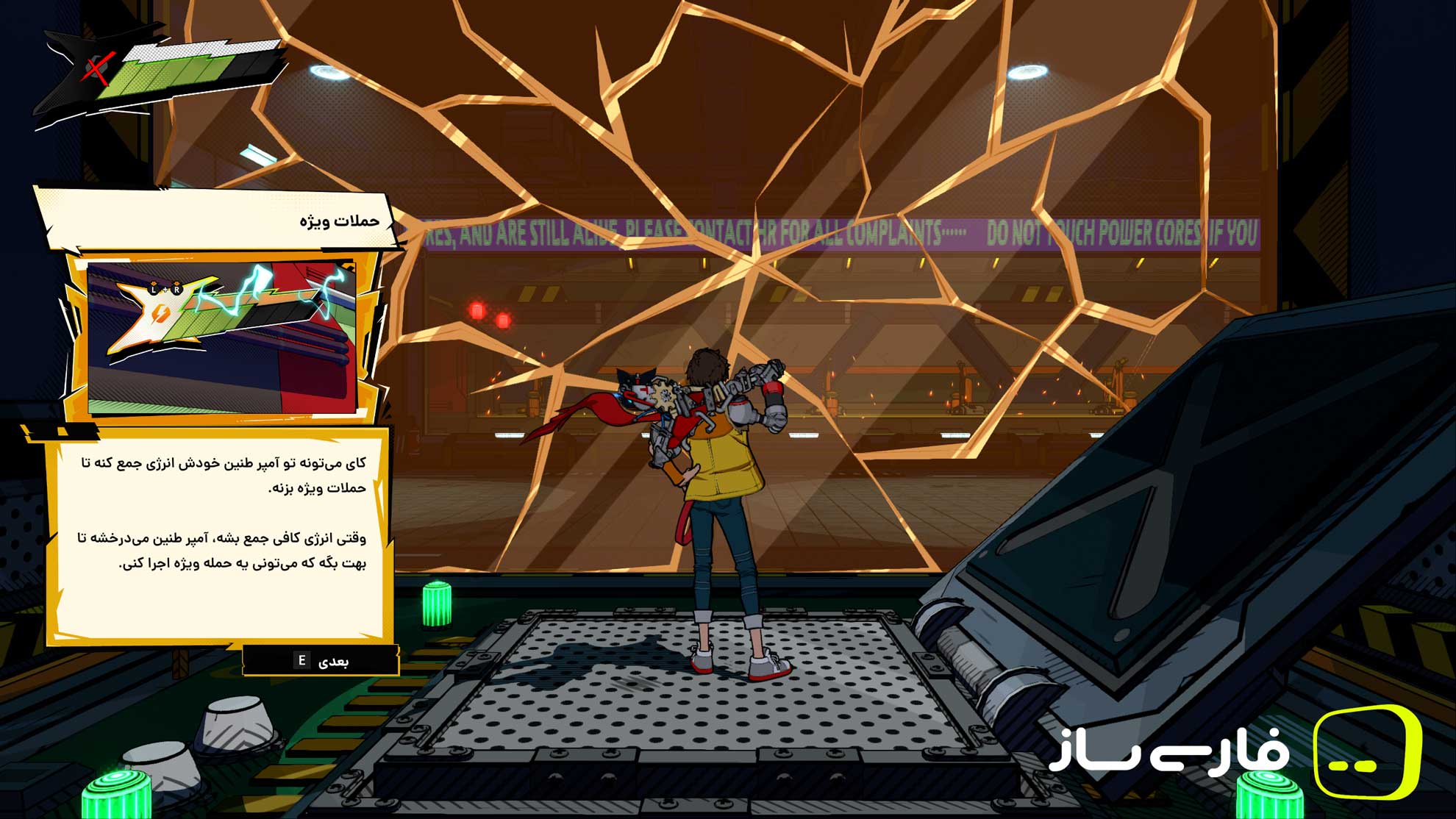
Task: Click the special attacks tutorial illustration
Action: pyautogui.click(x=221, y=337)
